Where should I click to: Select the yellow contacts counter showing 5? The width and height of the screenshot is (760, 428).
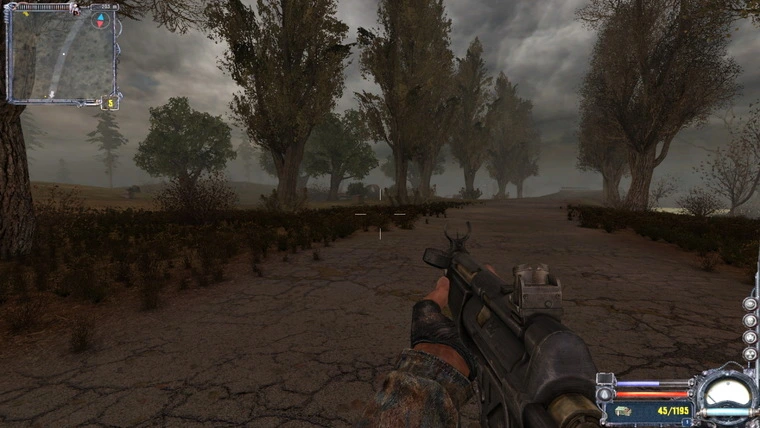(110, 102)
